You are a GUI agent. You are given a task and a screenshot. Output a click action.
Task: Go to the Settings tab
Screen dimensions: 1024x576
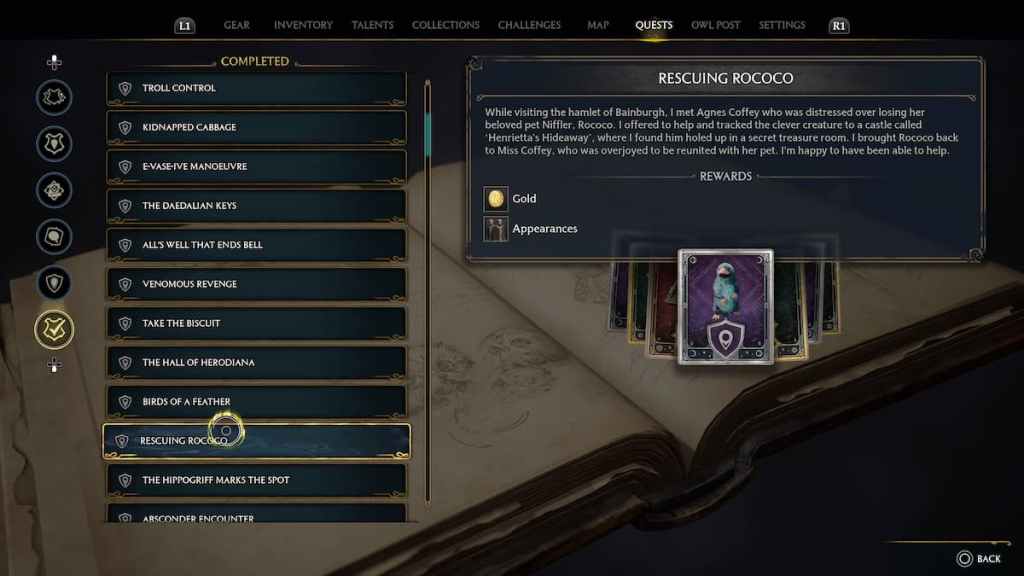point(782,25)
